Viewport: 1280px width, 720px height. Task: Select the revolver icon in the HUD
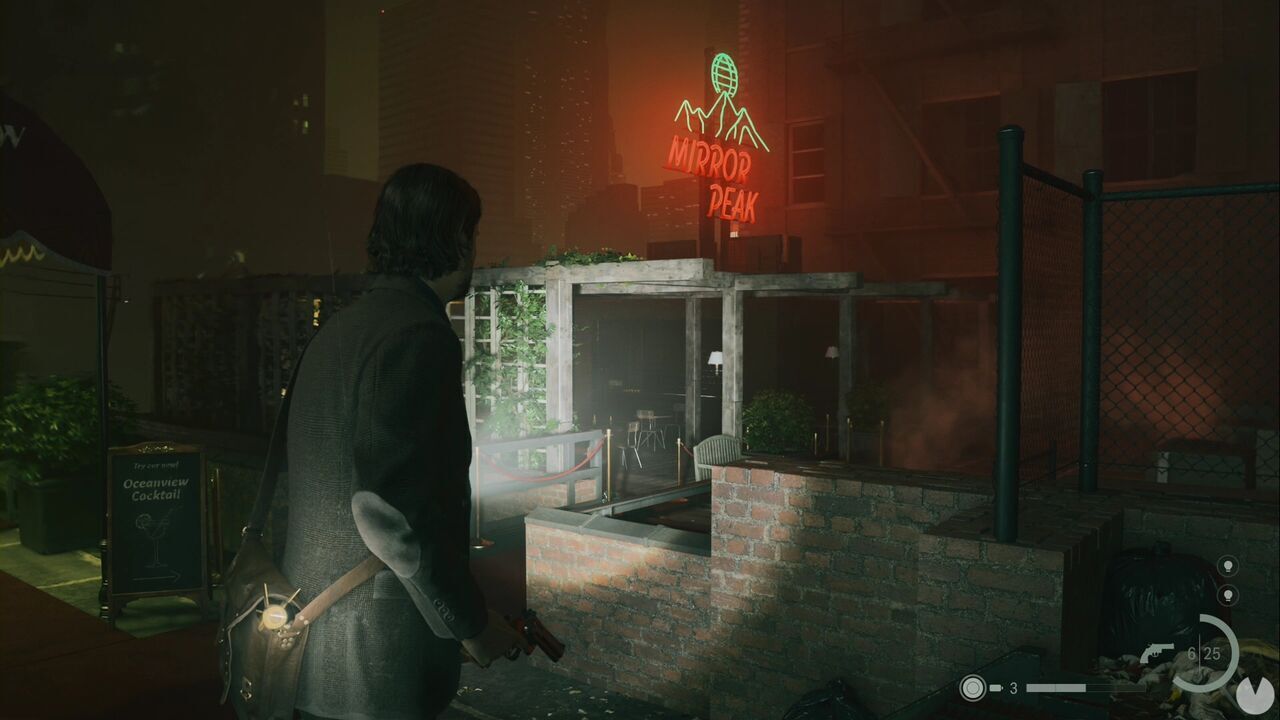(x=1157, y=651)
